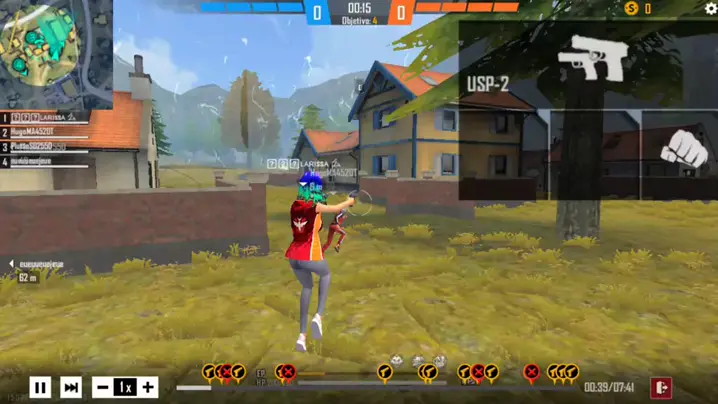
Task: Select the third player in the team list
Action: tap(45, 146)
